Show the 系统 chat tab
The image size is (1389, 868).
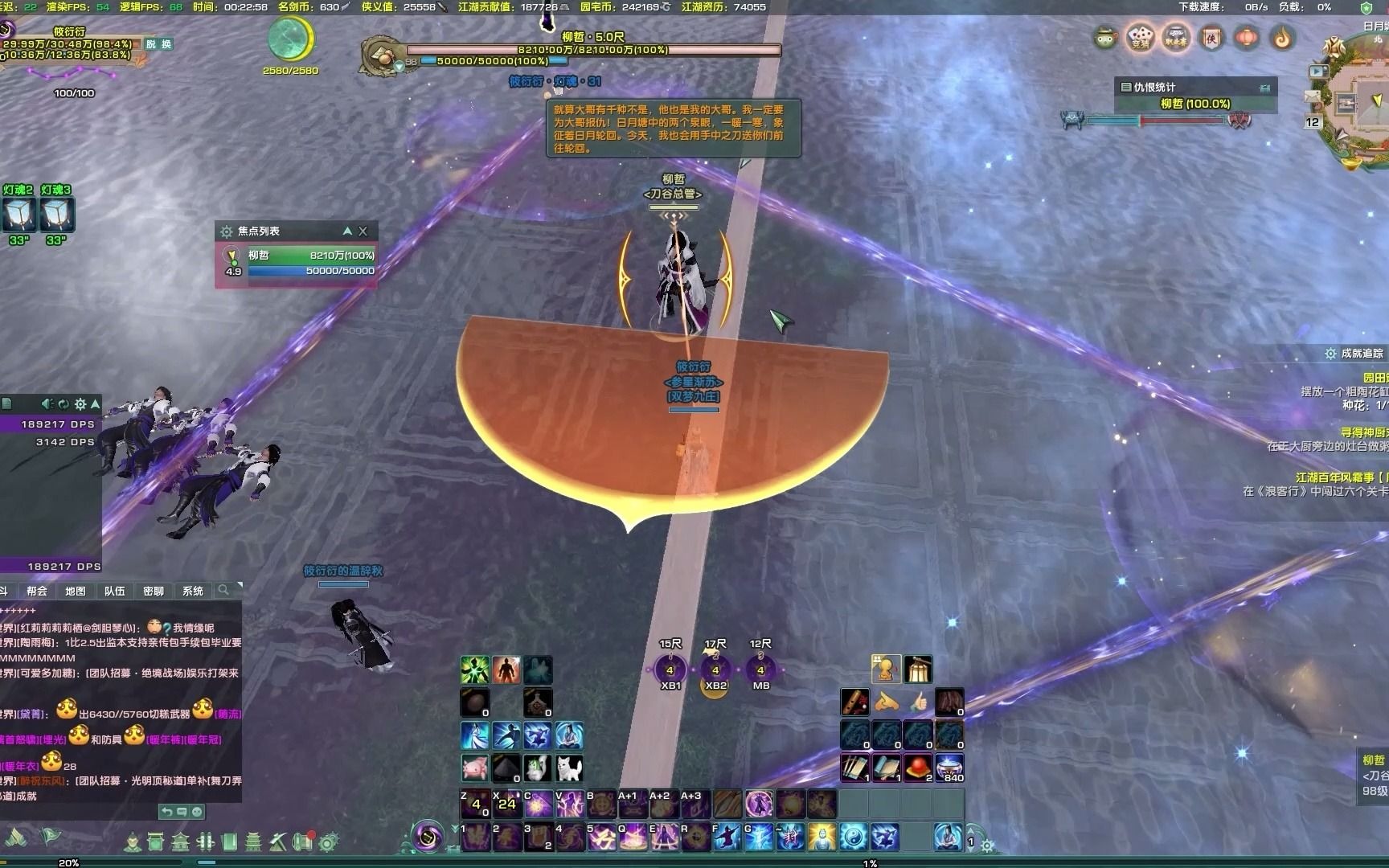192,591
